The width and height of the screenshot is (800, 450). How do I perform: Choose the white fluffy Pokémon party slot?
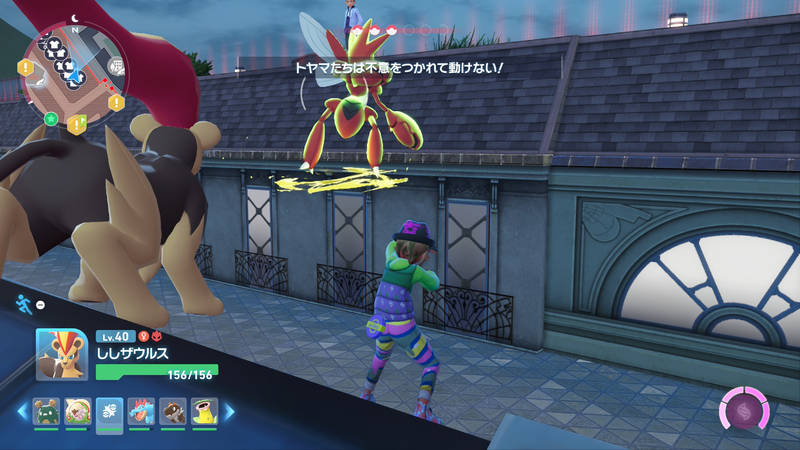[x=78, y=411]
